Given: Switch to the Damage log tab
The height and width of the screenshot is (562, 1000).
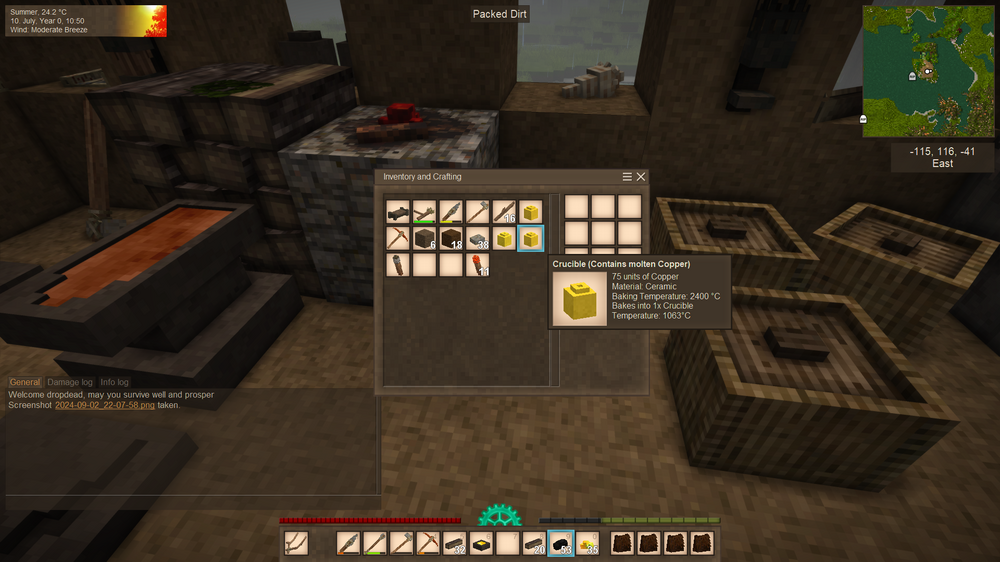Looking at the screenshot, I should point(70,382).
